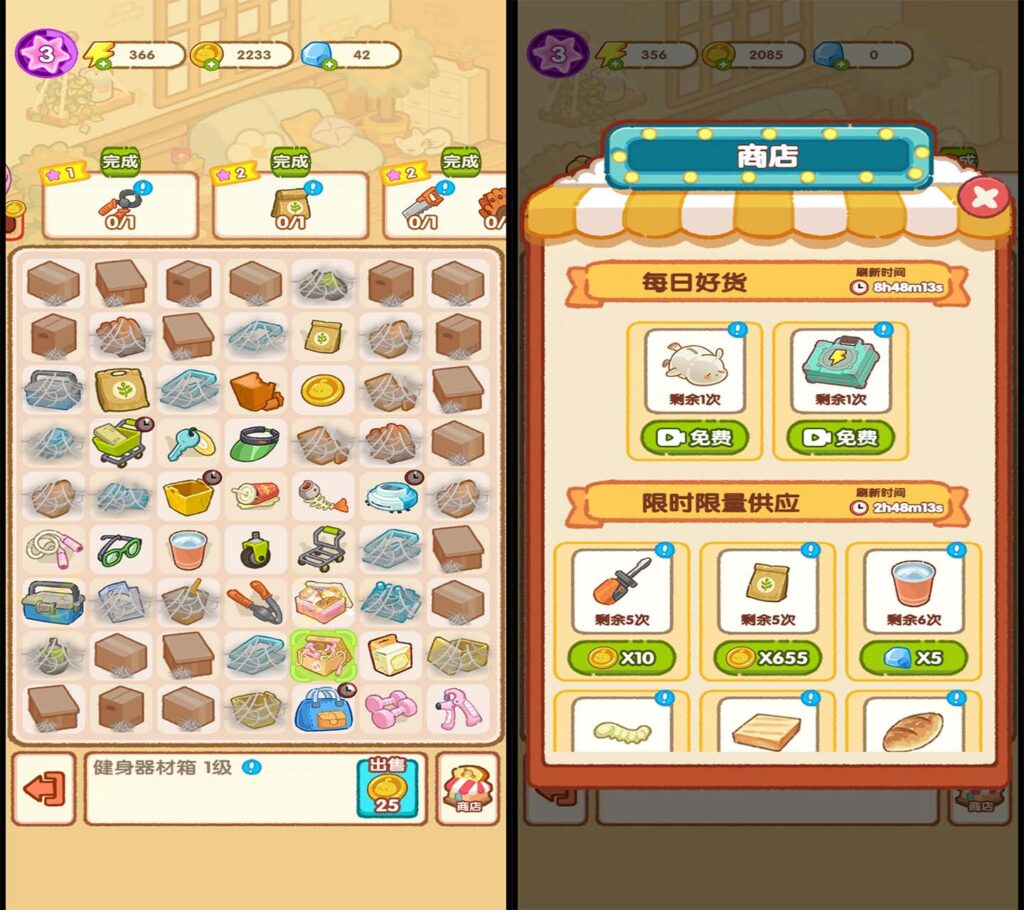Buy the screwdriver for 10 coins
The height and width of the screenshot is (910, 1024).
(x=621, y=657)
